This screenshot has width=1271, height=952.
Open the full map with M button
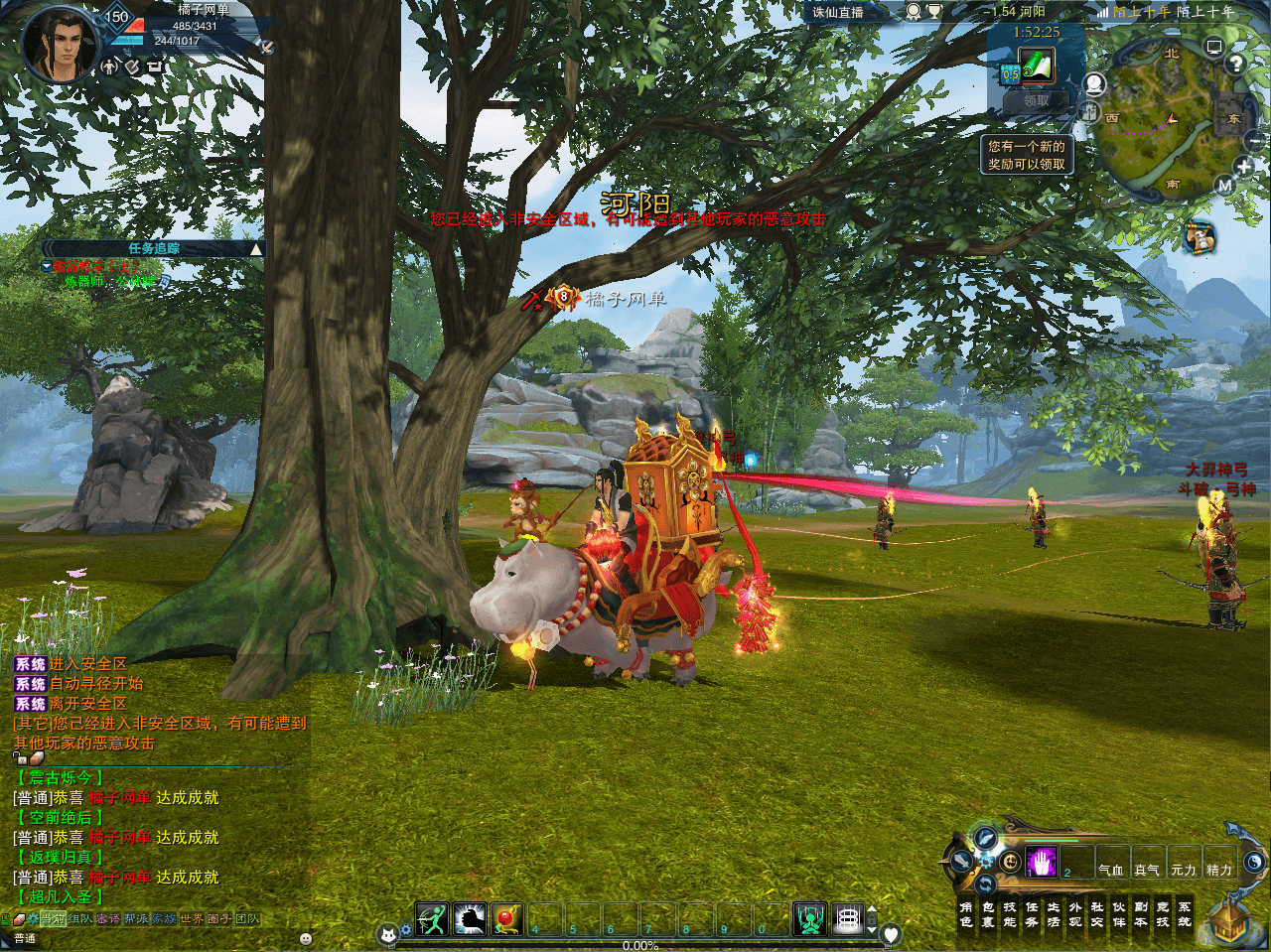pos(1224,186)
